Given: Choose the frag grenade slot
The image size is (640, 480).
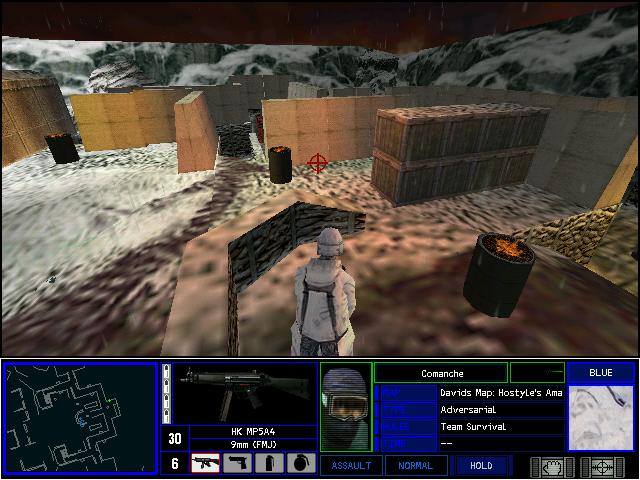Looking at the screenshot, I should tap(301, 463).
